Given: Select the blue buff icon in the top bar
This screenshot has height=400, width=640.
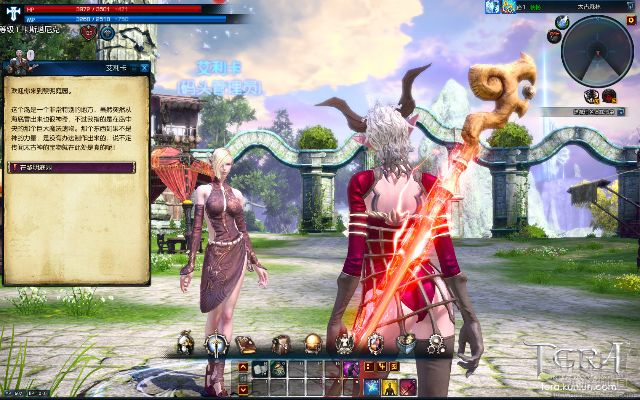Looking at the screenshot, I should [x=492, y=7].
